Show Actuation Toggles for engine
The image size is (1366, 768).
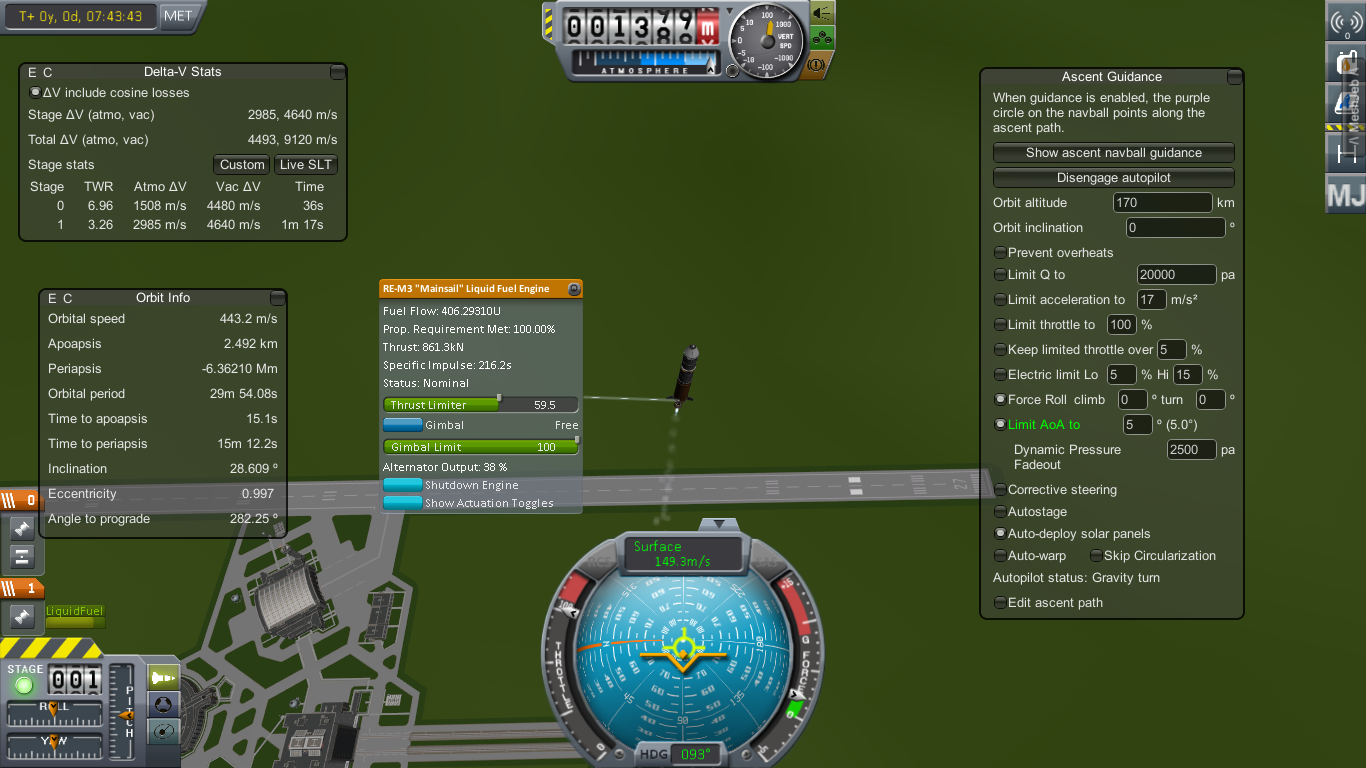[x=403, y=503]
